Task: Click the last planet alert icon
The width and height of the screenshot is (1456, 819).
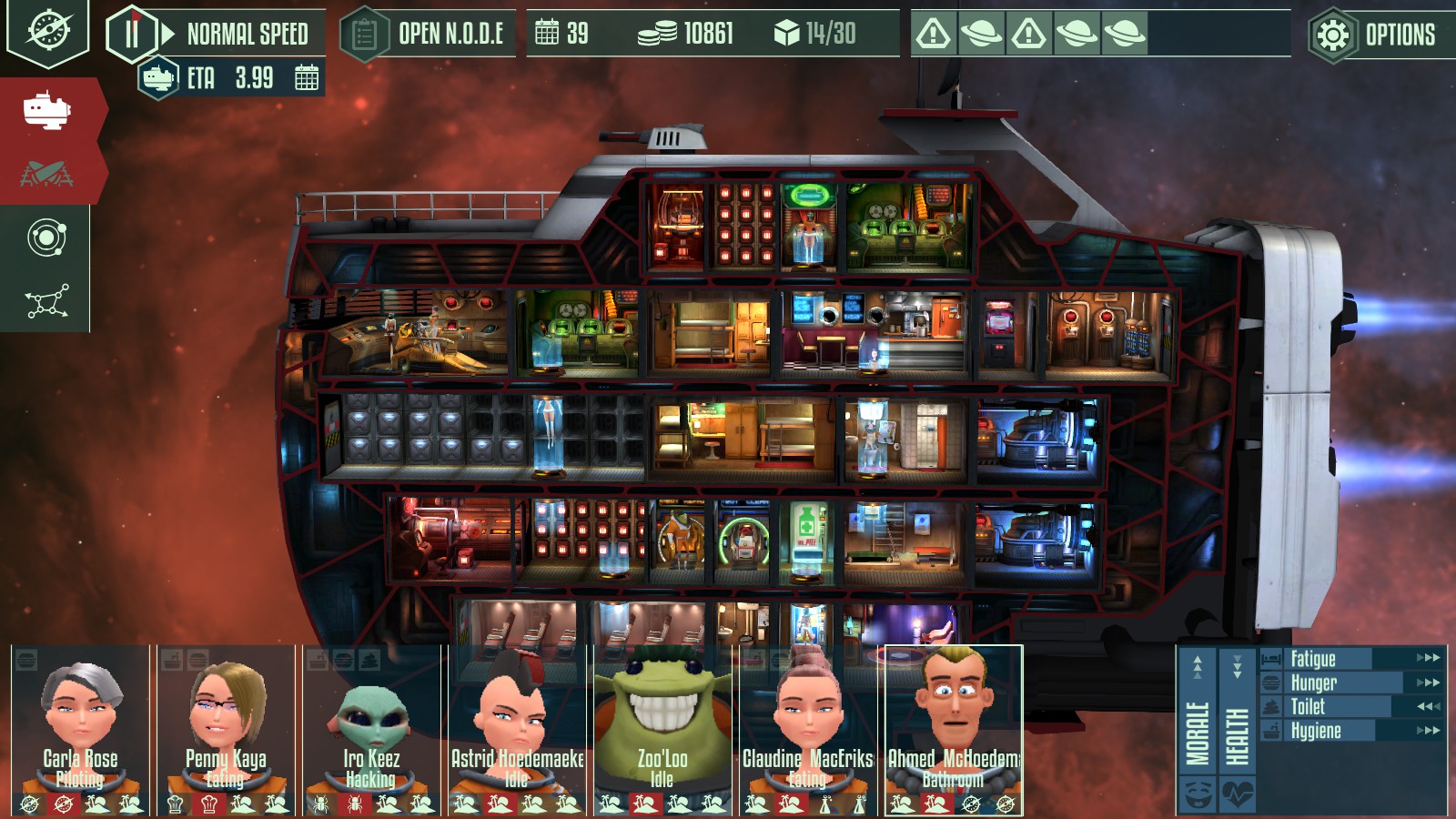Action: point(1124,35)
